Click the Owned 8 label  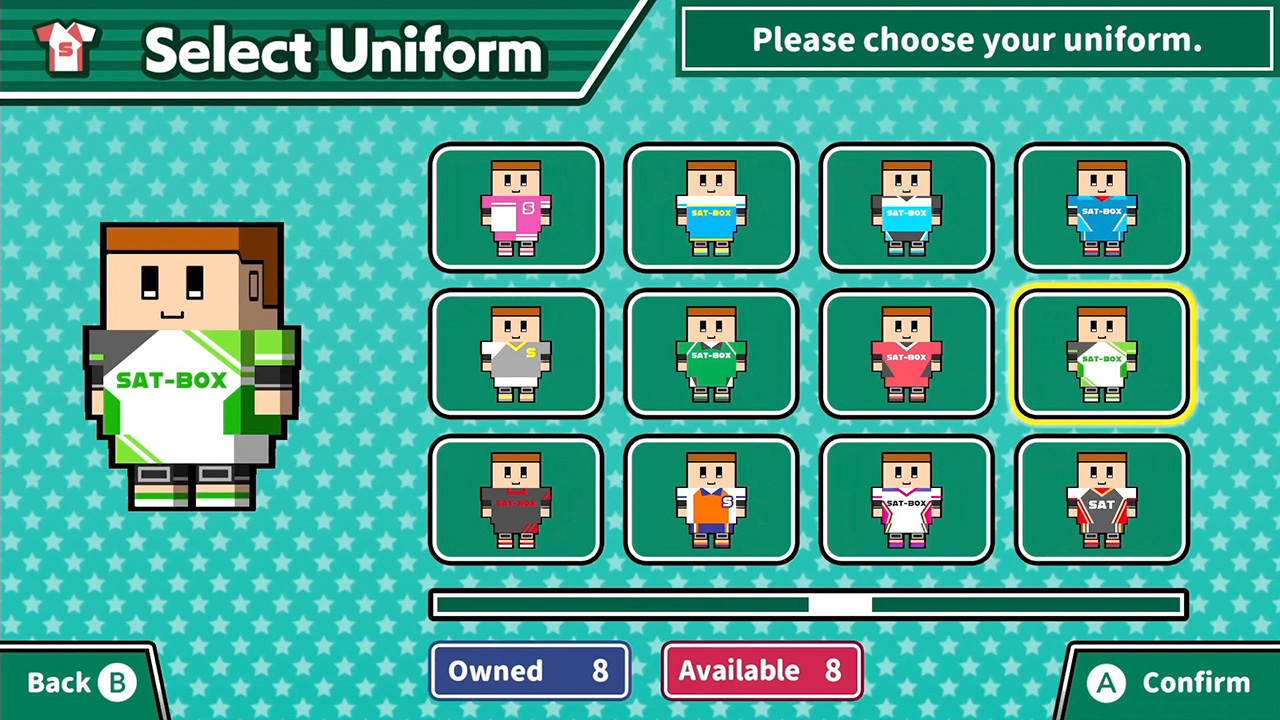(529, 670)
